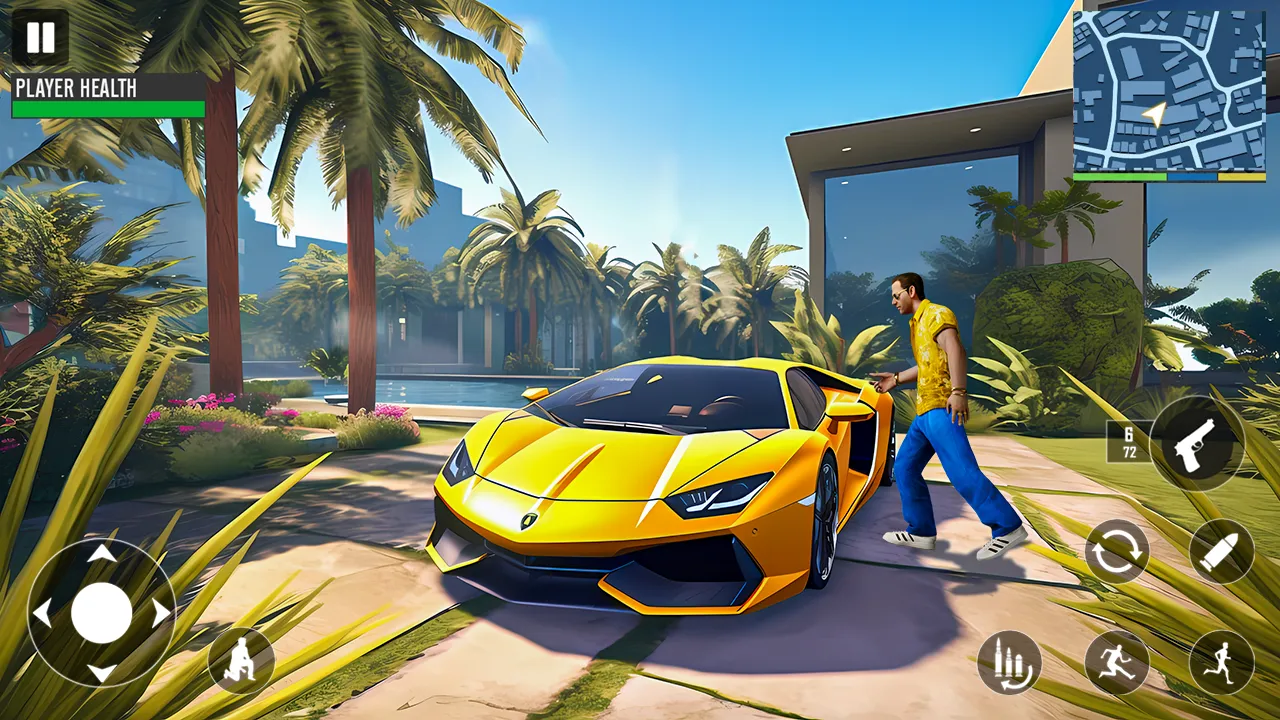The width and height of the screenshot is (1280, 720).
Task: Tap the leaping figure jump button
Action: click(1117, 663)
